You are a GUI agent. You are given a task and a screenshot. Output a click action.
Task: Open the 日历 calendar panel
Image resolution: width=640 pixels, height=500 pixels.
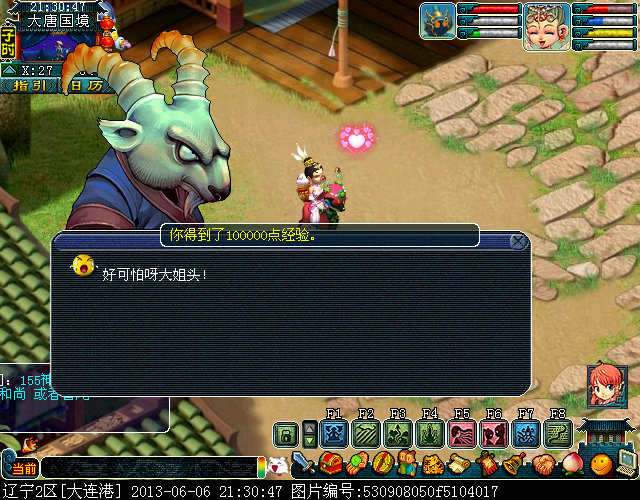[x=86, y=86]
